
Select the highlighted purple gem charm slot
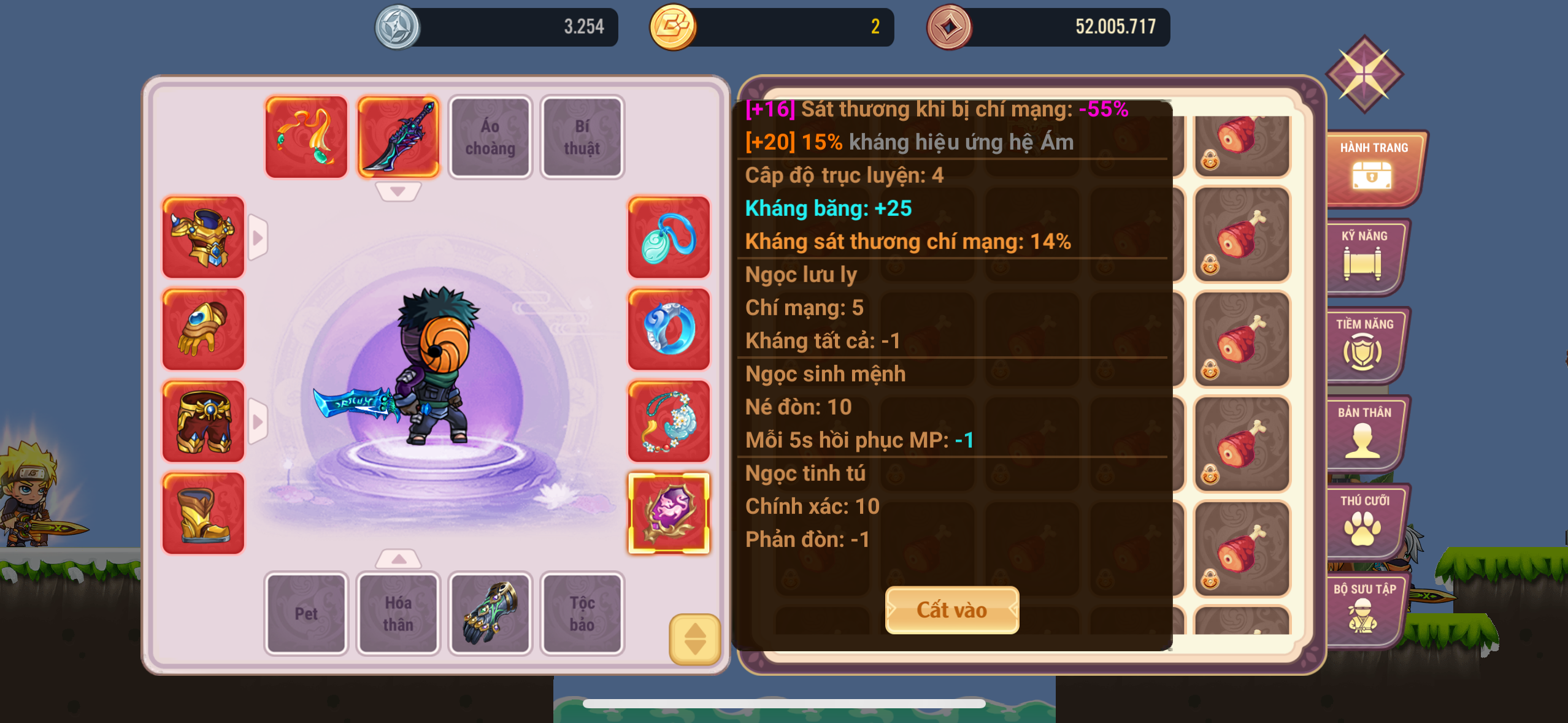pyautogui.click(x=669, y=513)
